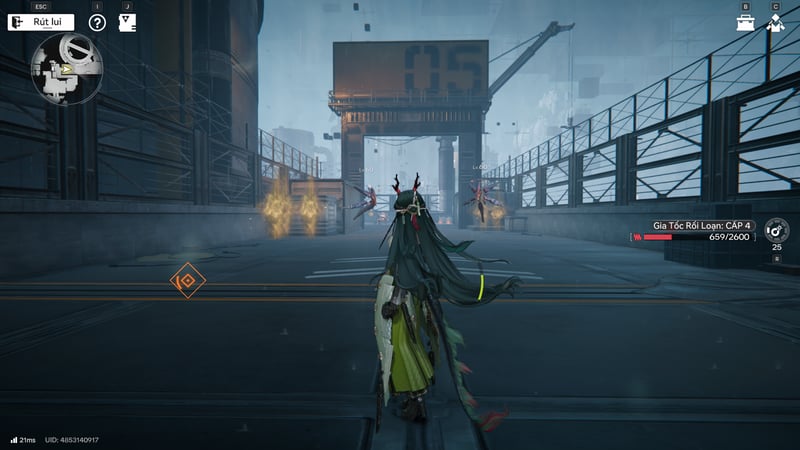Viewport: 800px width, 450px height.
Task: Open the question mark help icon
Action: click(x=97, y=22)
